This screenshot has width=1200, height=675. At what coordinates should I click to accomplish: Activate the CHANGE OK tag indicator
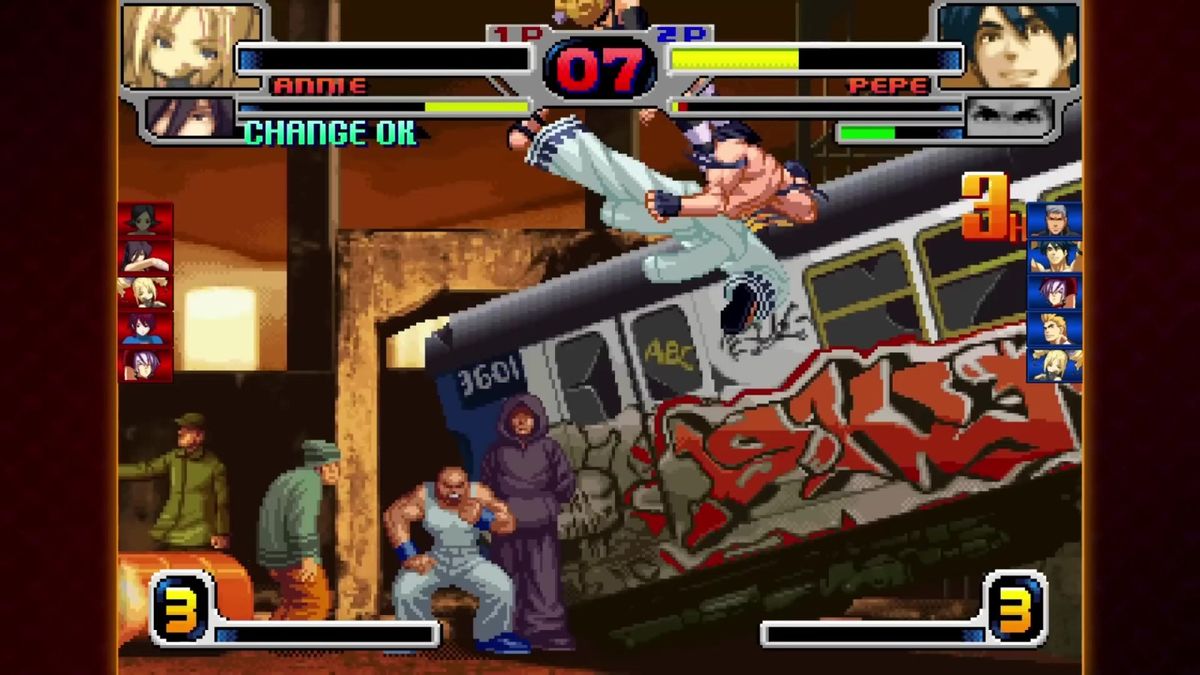tap(330, 133)
